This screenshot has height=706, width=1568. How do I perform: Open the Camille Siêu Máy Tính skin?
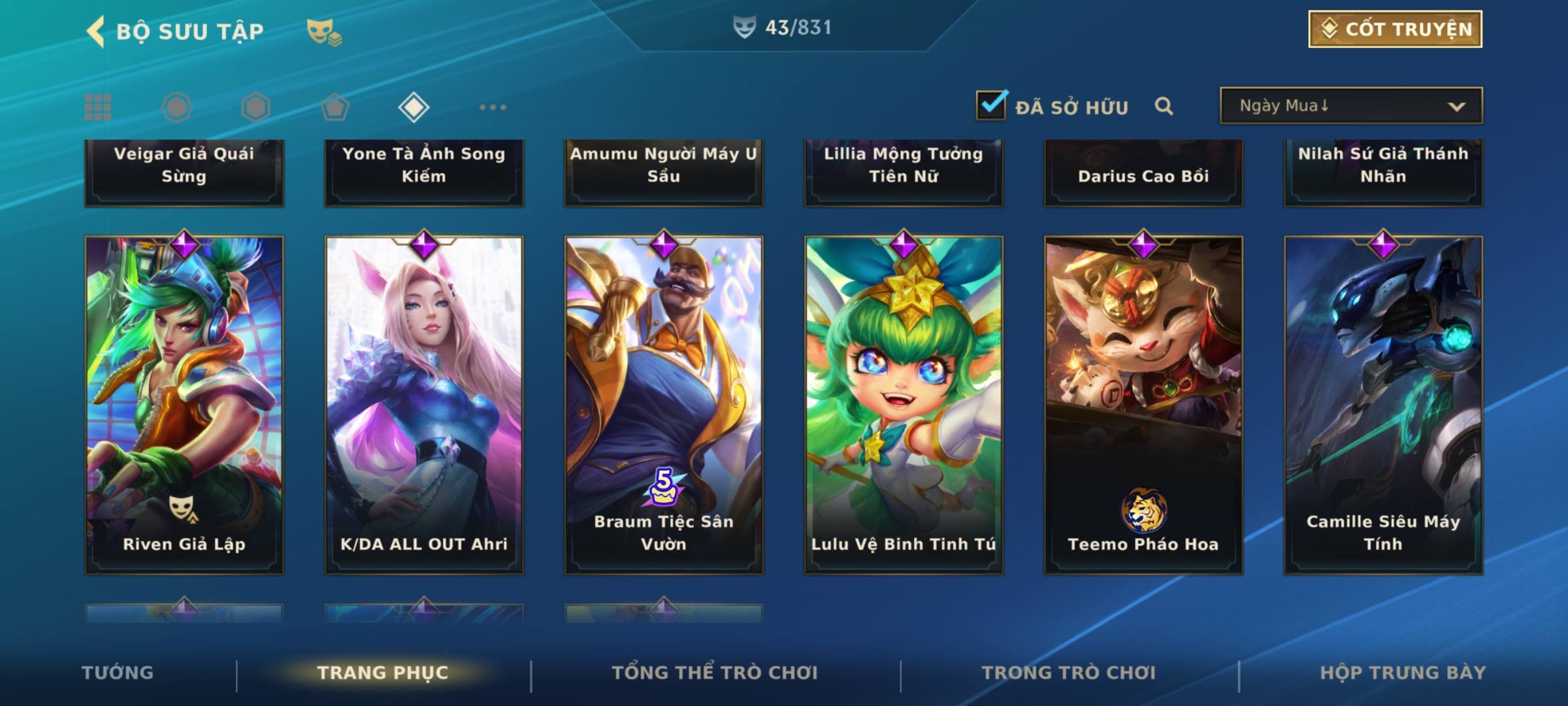tap(1383, 405)
